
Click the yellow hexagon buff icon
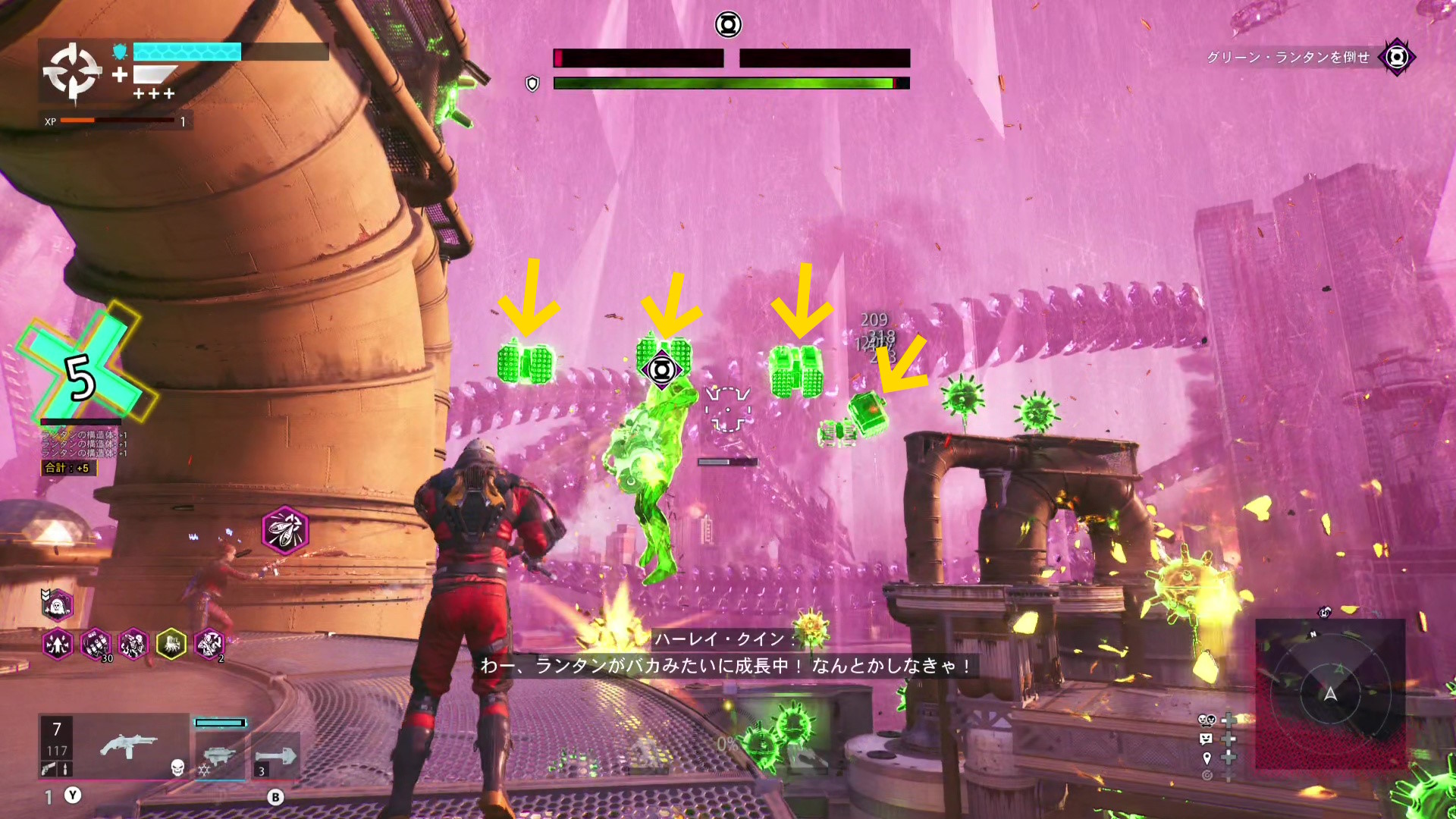[x=171, y=645]
